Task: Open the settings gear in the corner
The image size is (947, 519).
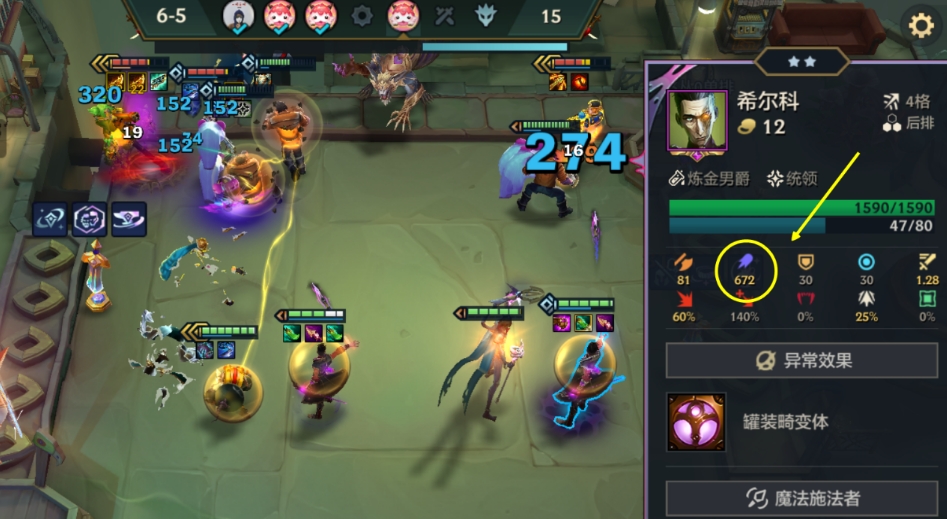Action: click(x=919, y=26)
